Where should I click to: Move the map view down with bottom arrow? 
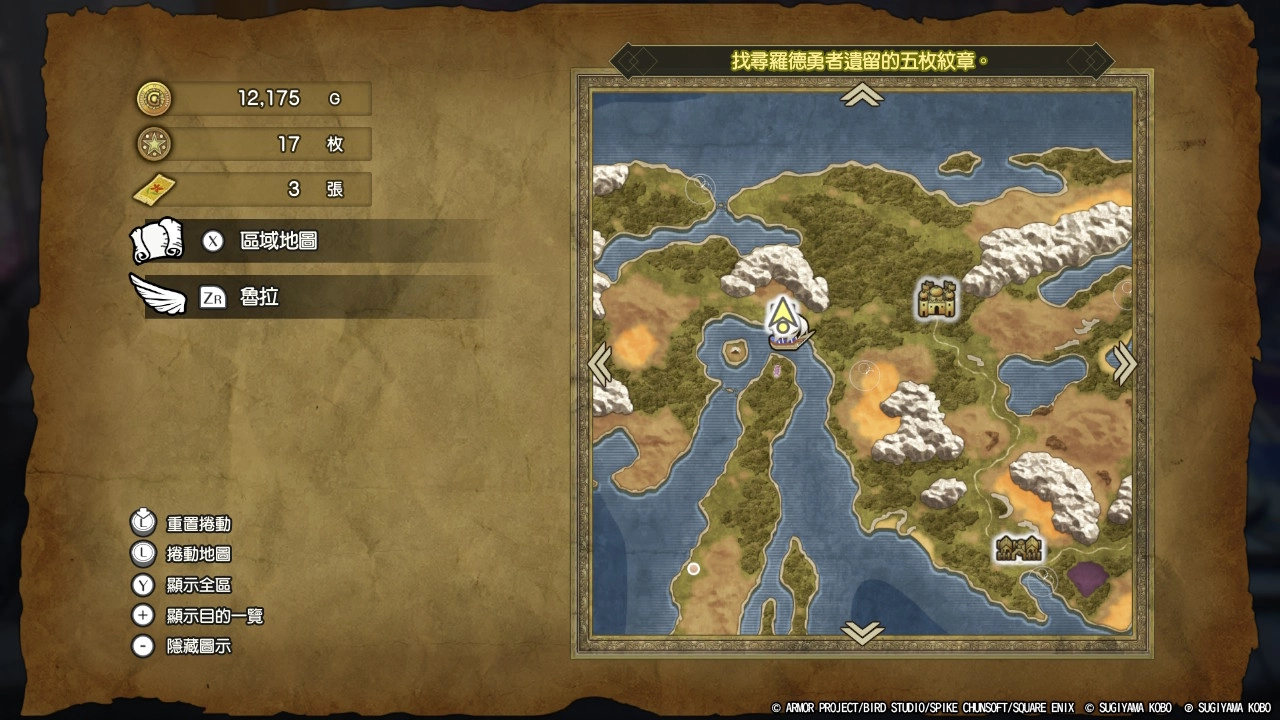click(862, 632)
